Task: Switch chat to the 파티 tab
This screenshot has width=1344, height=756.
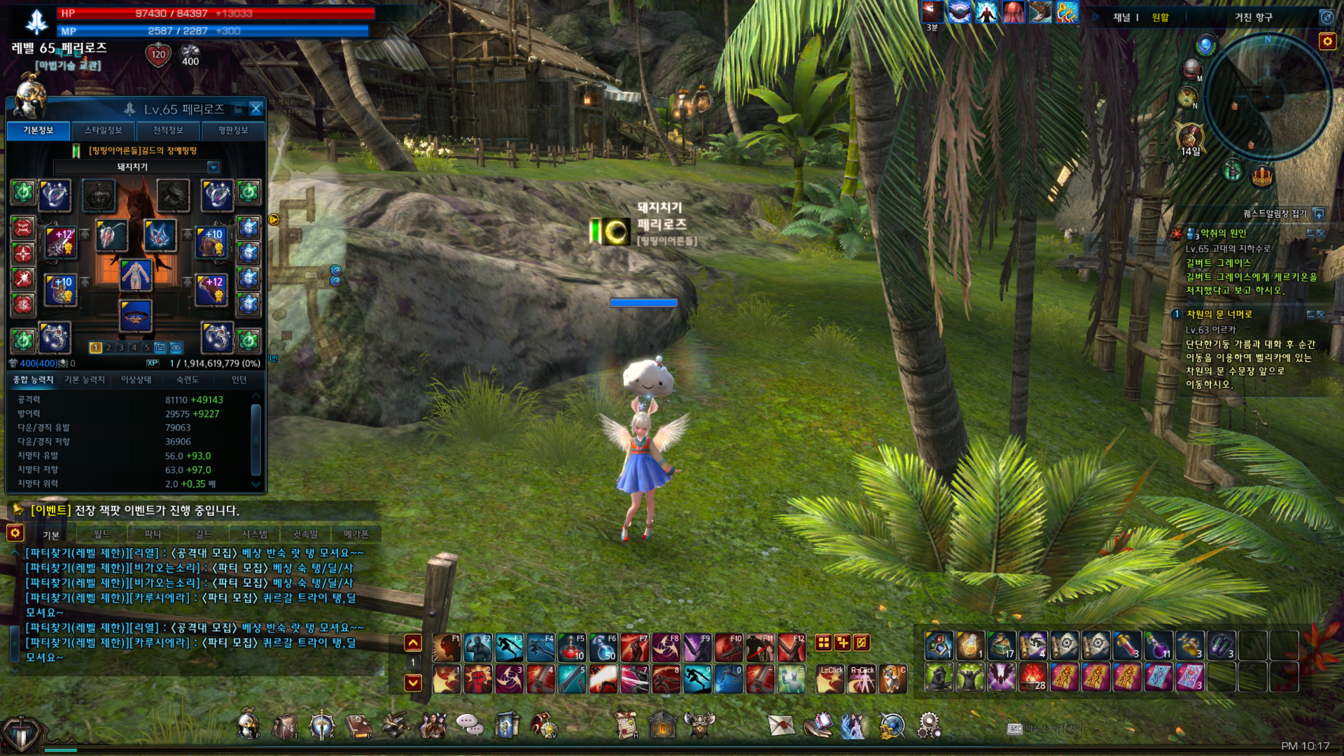Action: click(x=152, y=535)
